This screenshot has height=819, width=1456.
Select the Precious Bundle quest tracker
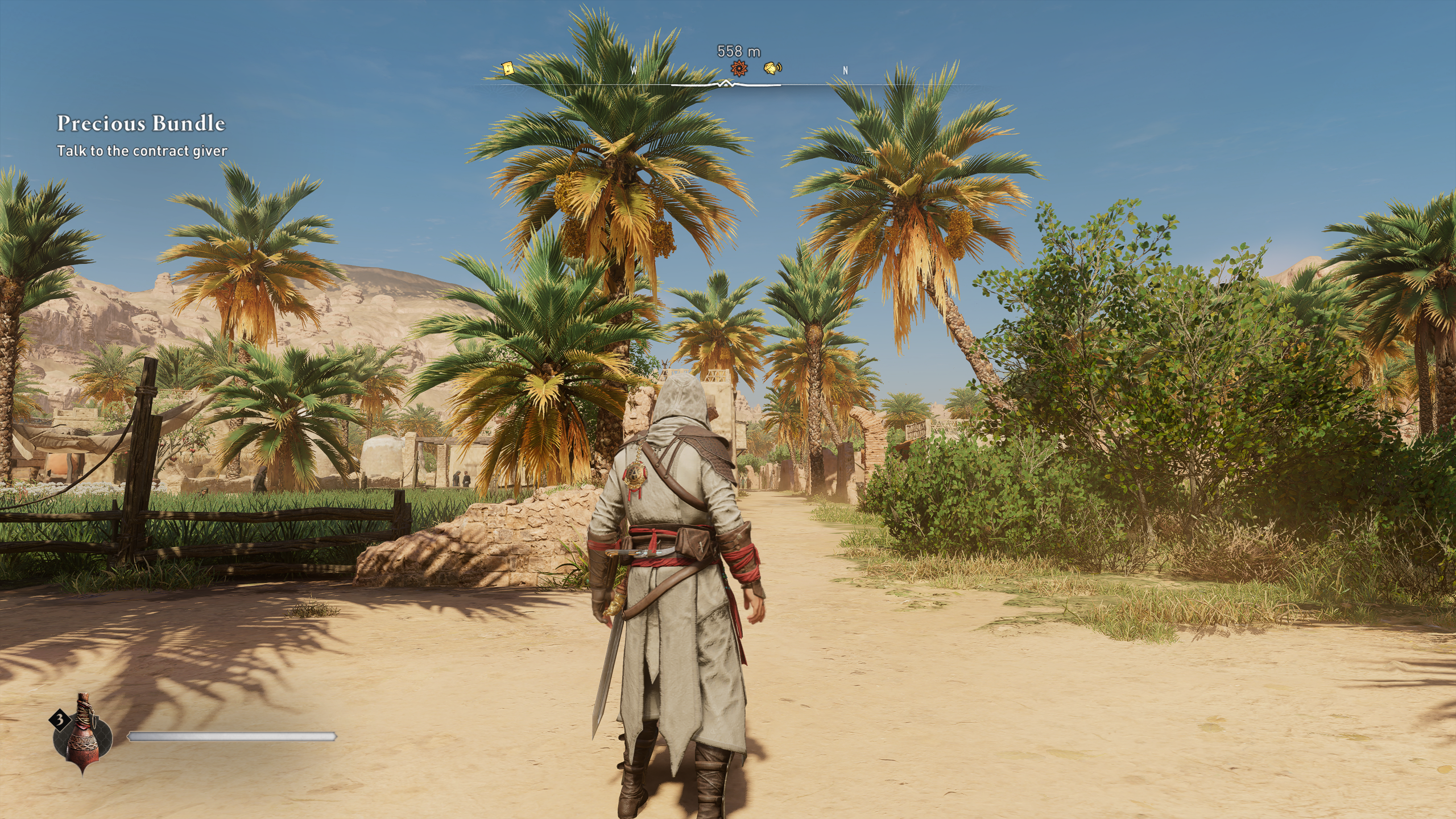click(x=141, y=123)
